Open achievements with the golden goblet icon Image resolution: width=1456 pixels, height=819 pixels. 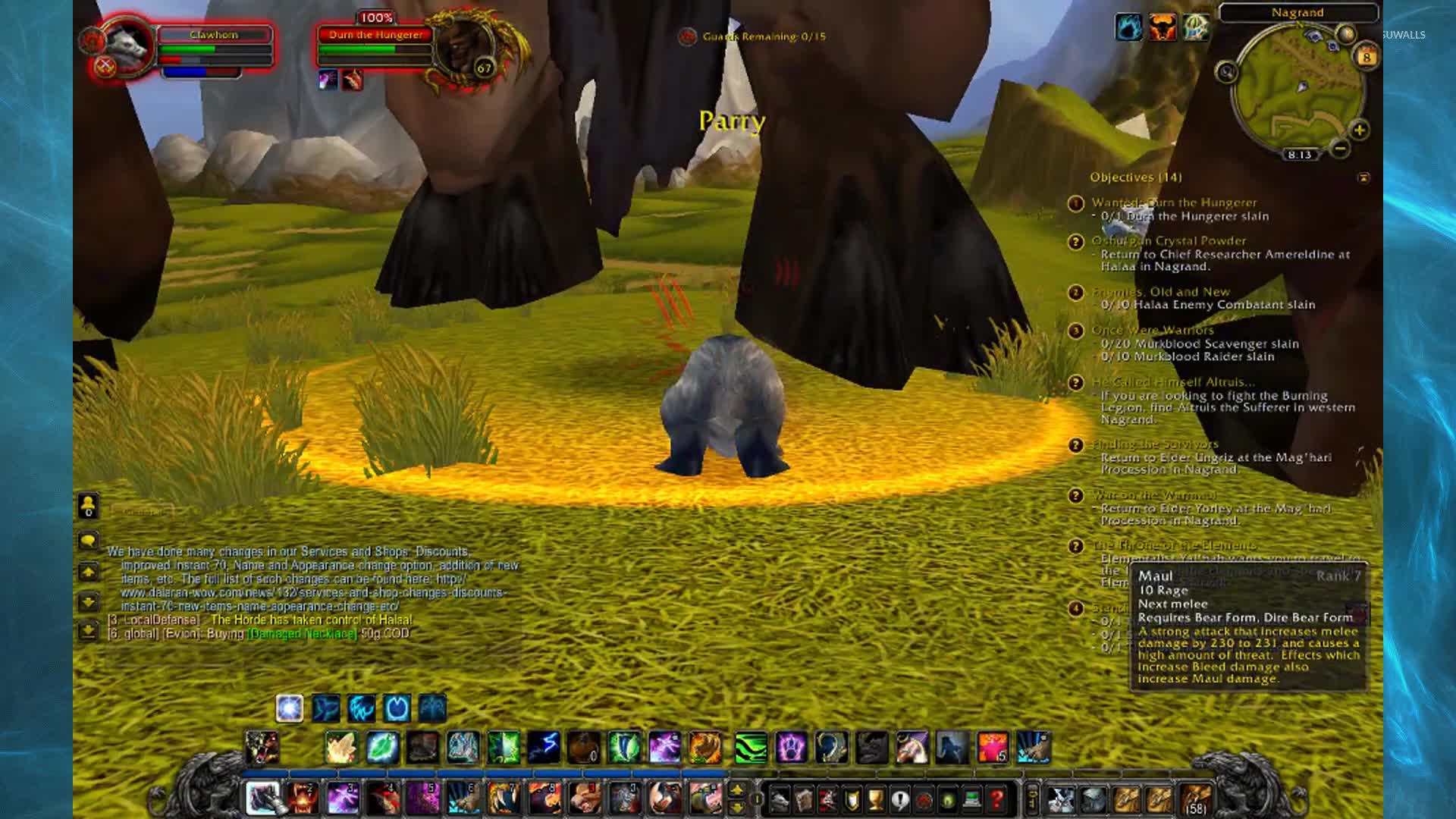(x=876, y=799)
